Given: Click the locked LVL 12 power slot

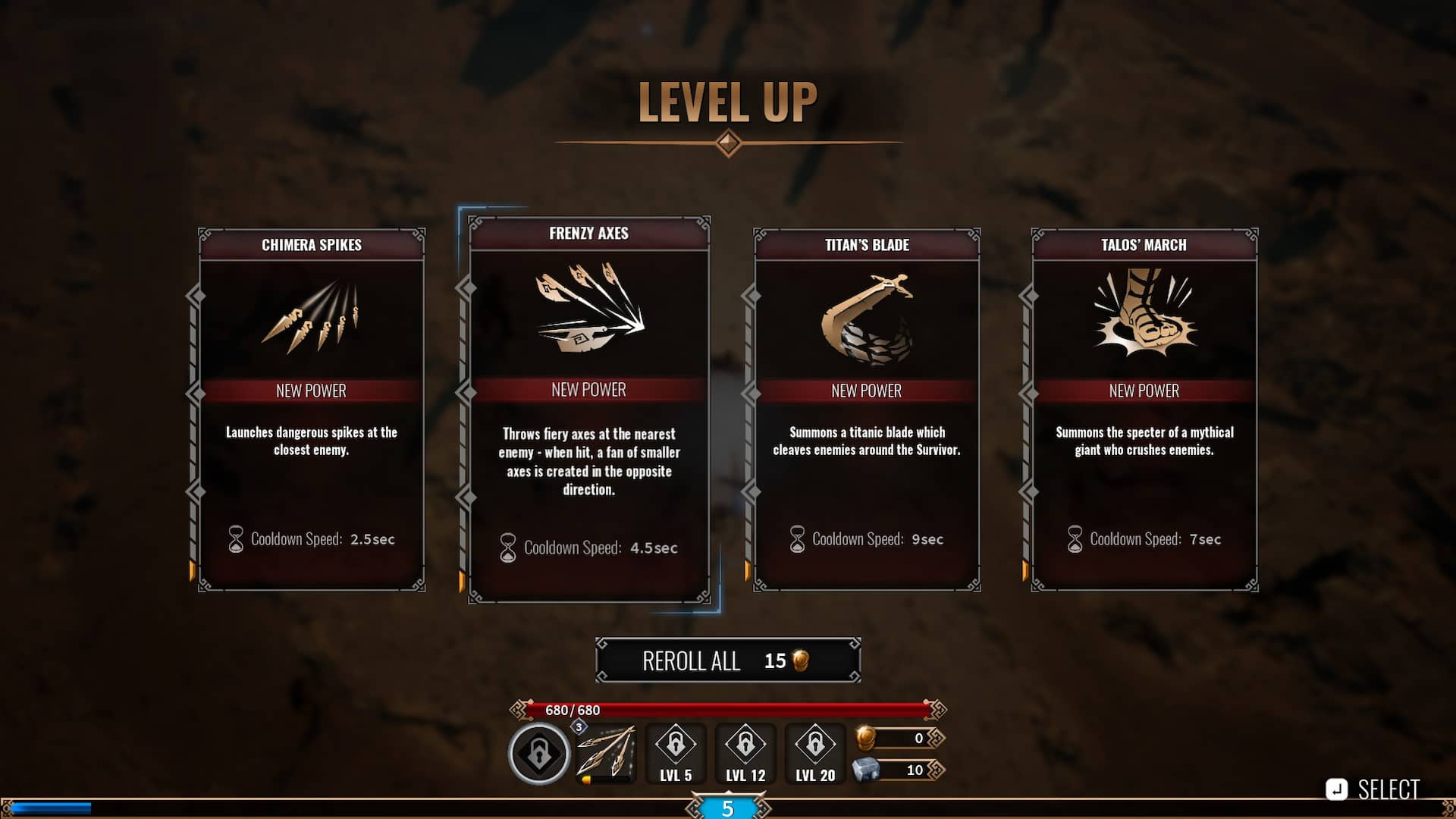Looking at the screenshot, I should 745,753.
